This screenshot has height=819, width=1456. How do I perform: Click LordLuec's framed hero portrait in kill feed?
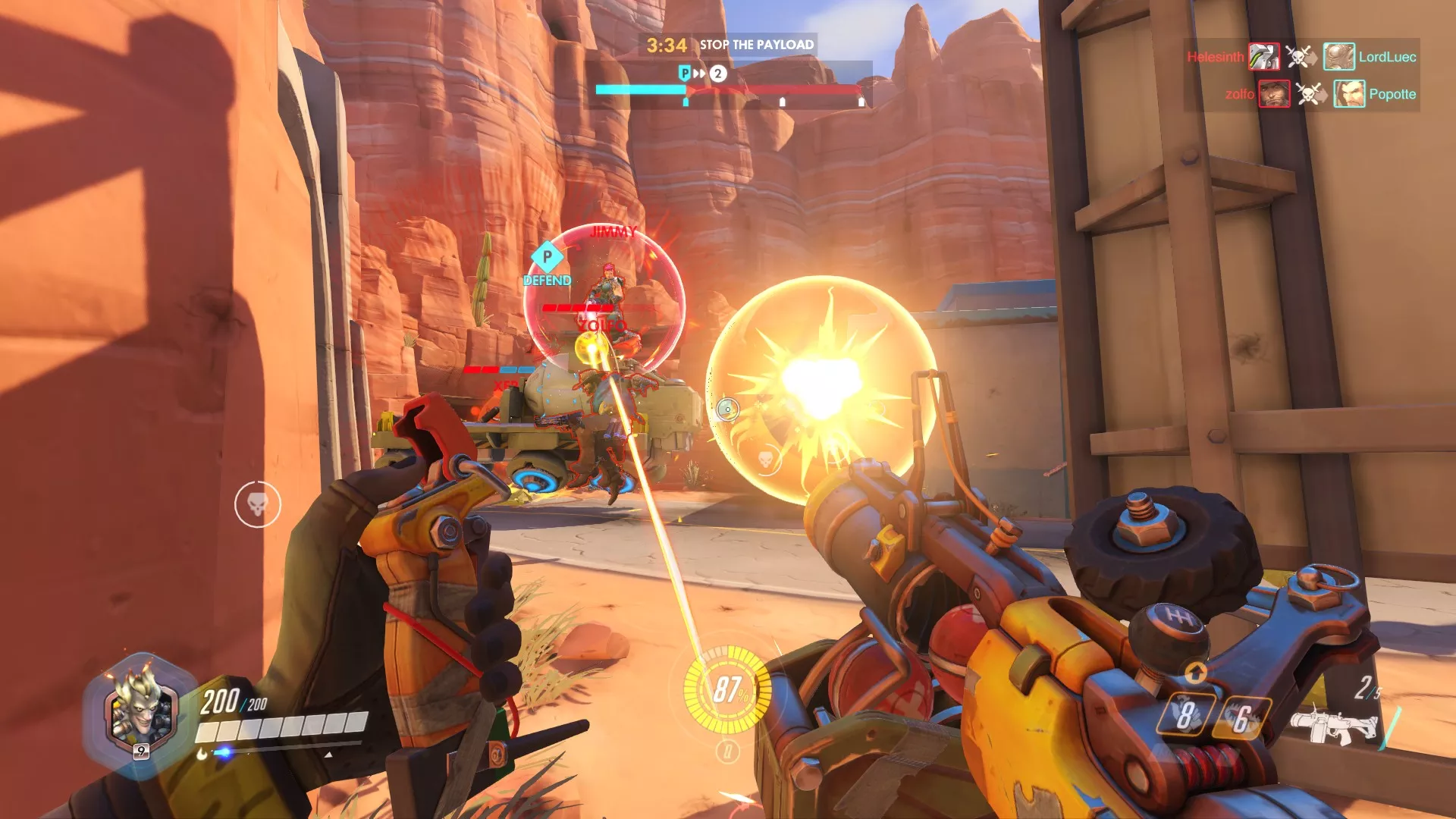coord(1339,56)
